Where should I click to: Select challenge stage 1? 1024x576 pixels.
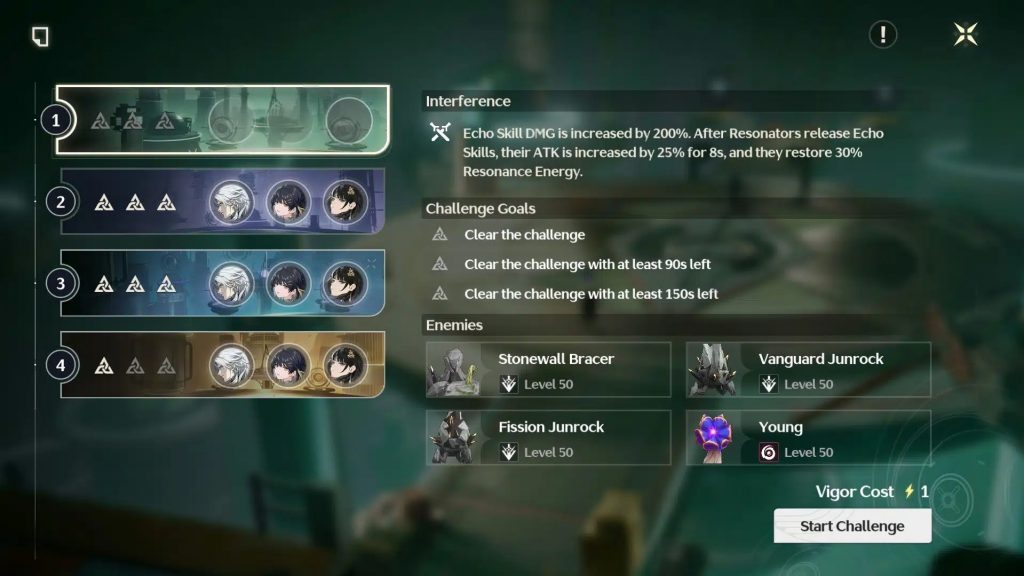click(x=221, y=121)
